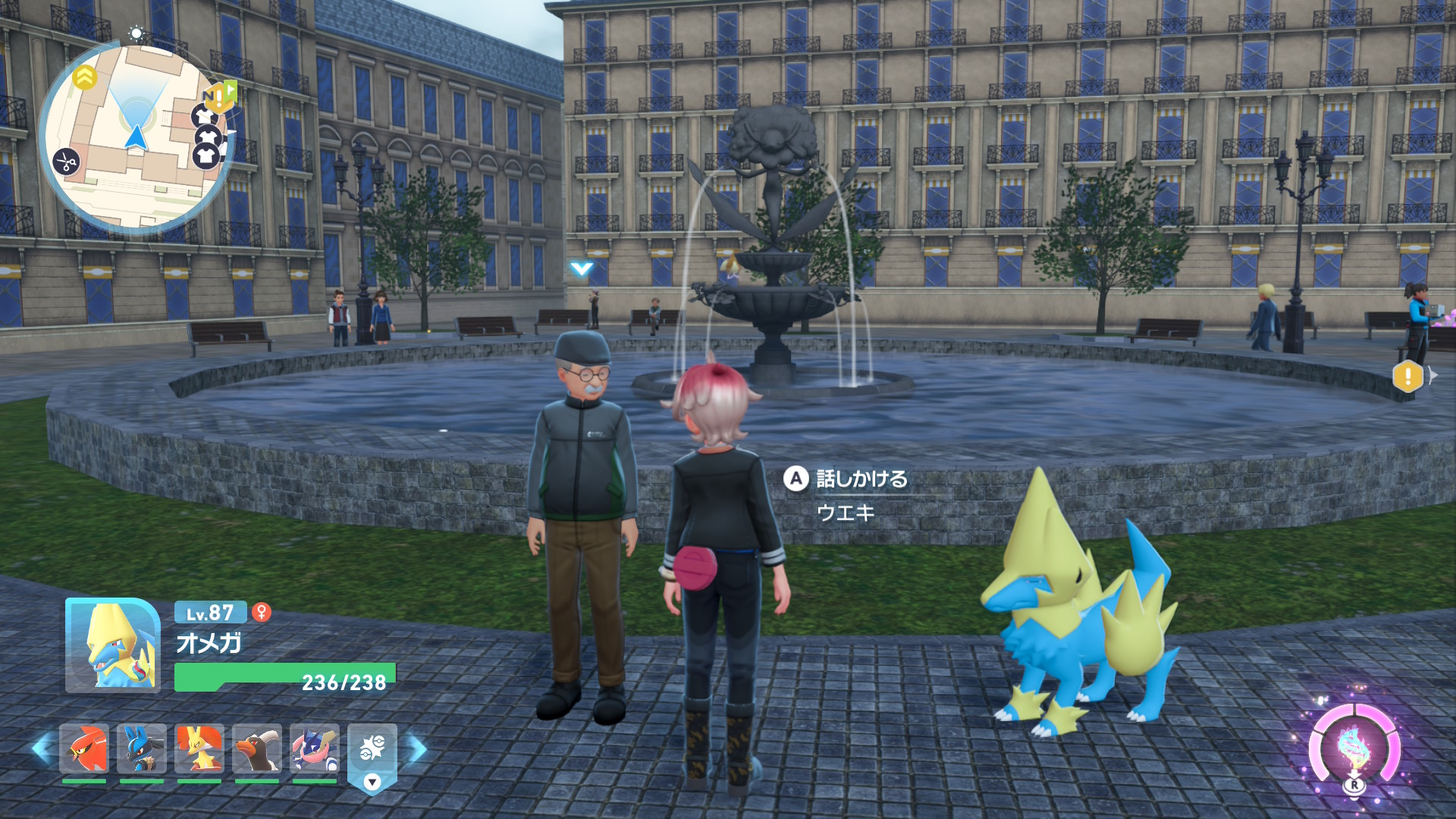Open the circular minimap
Screen dimensions: 1456x819
pos(136,136)
